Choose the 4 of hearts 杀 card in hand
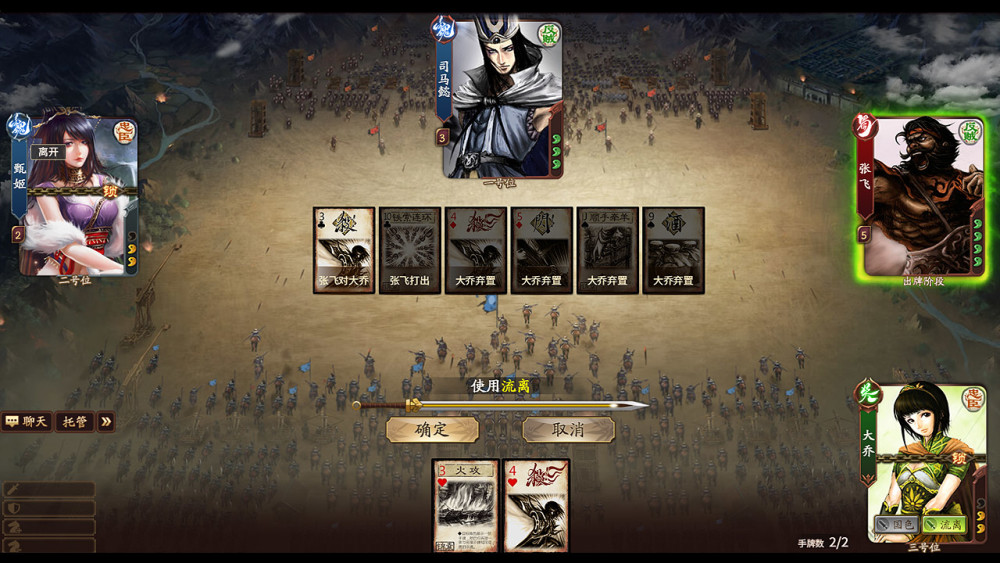 coord(536,505)
